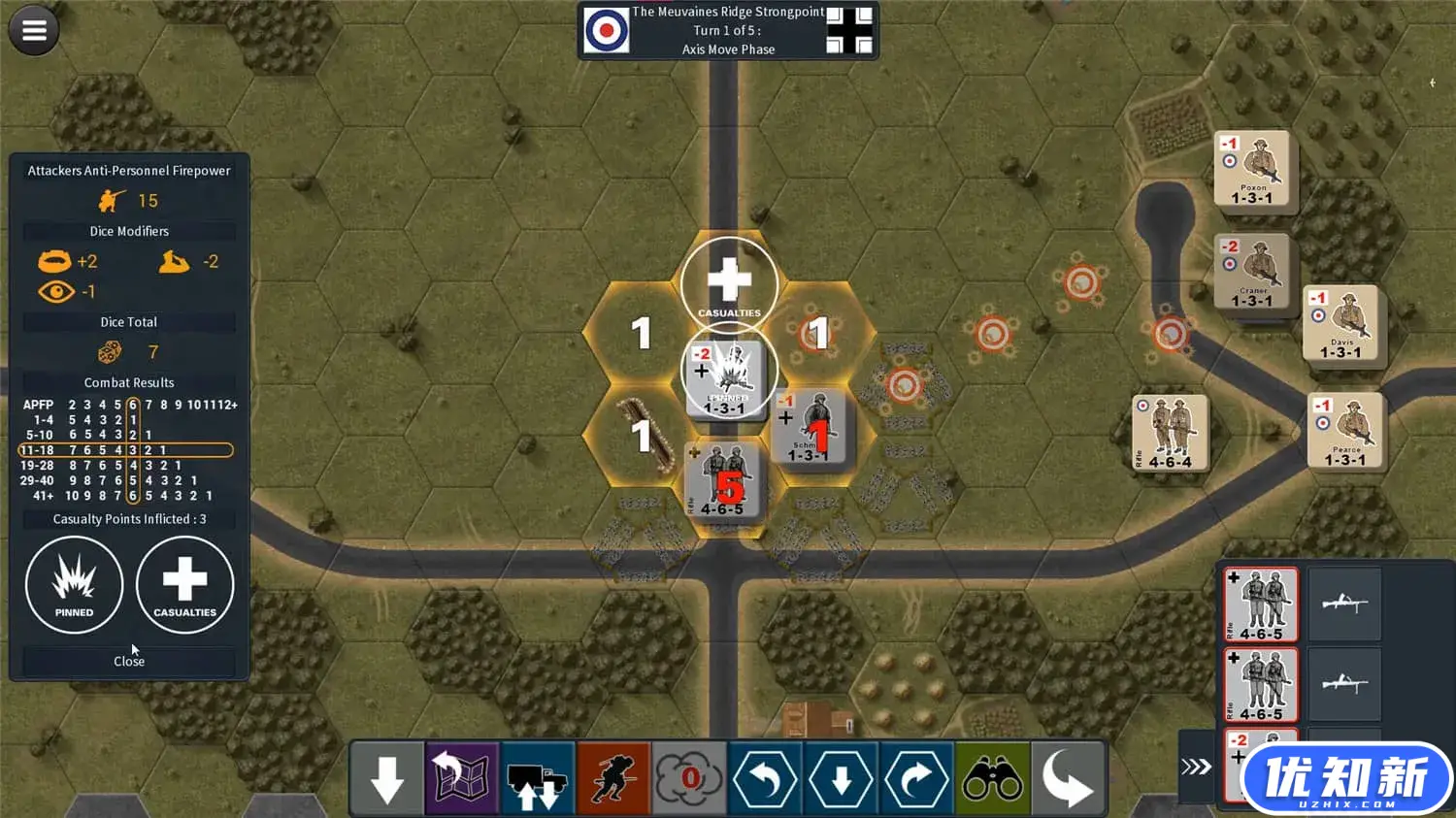The height and width of the screenshot is (818, 1456).
Task: Close the combat results panel
Action: pos(129,661)
